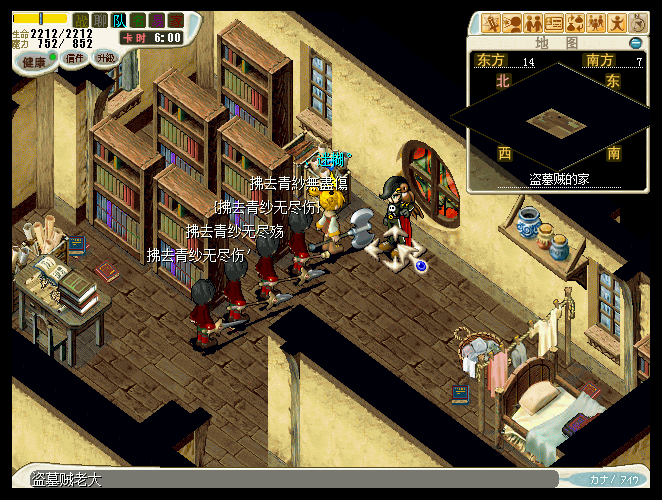This screenshot has height=500, width=662.
Task: Toggle the 队 team button
Action: pos(119,20)
